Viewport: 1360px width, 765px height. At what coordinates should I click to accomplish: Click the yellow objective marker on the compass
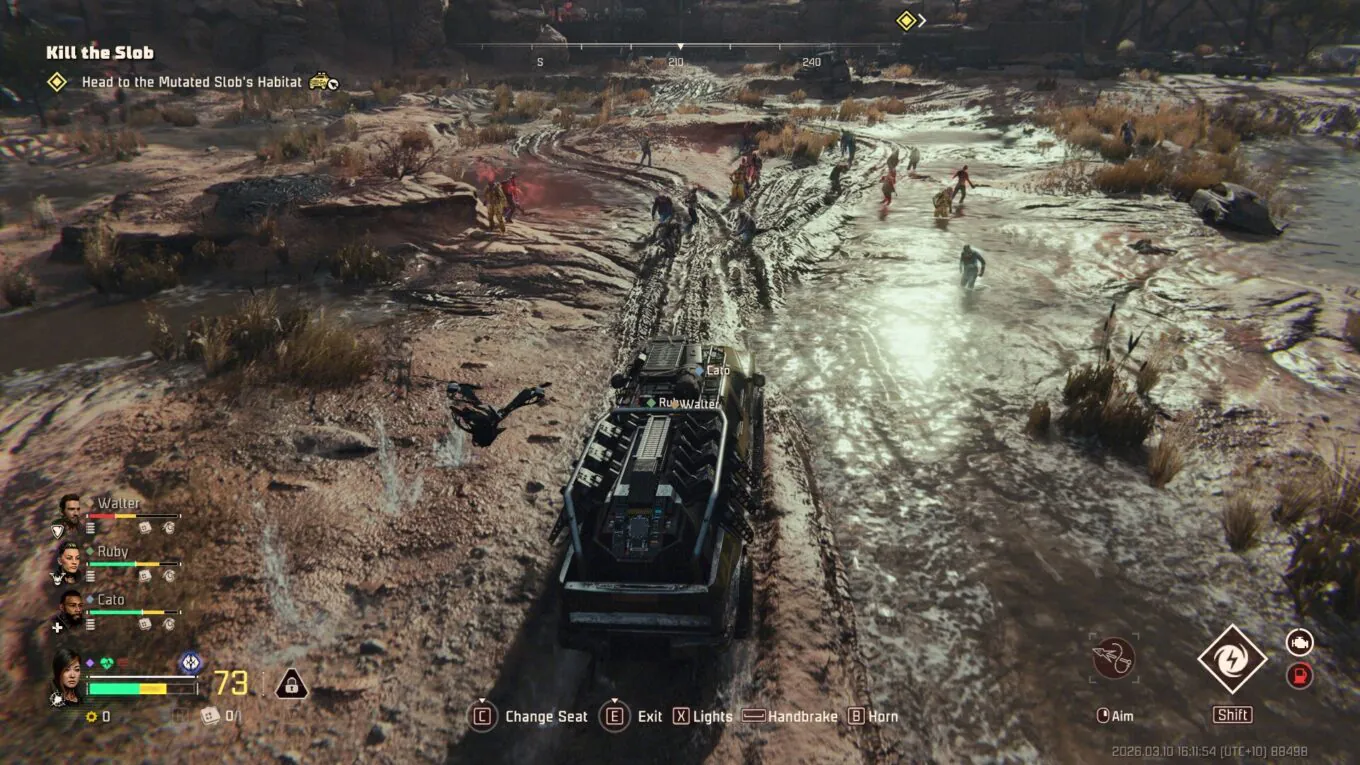(906, 21)
